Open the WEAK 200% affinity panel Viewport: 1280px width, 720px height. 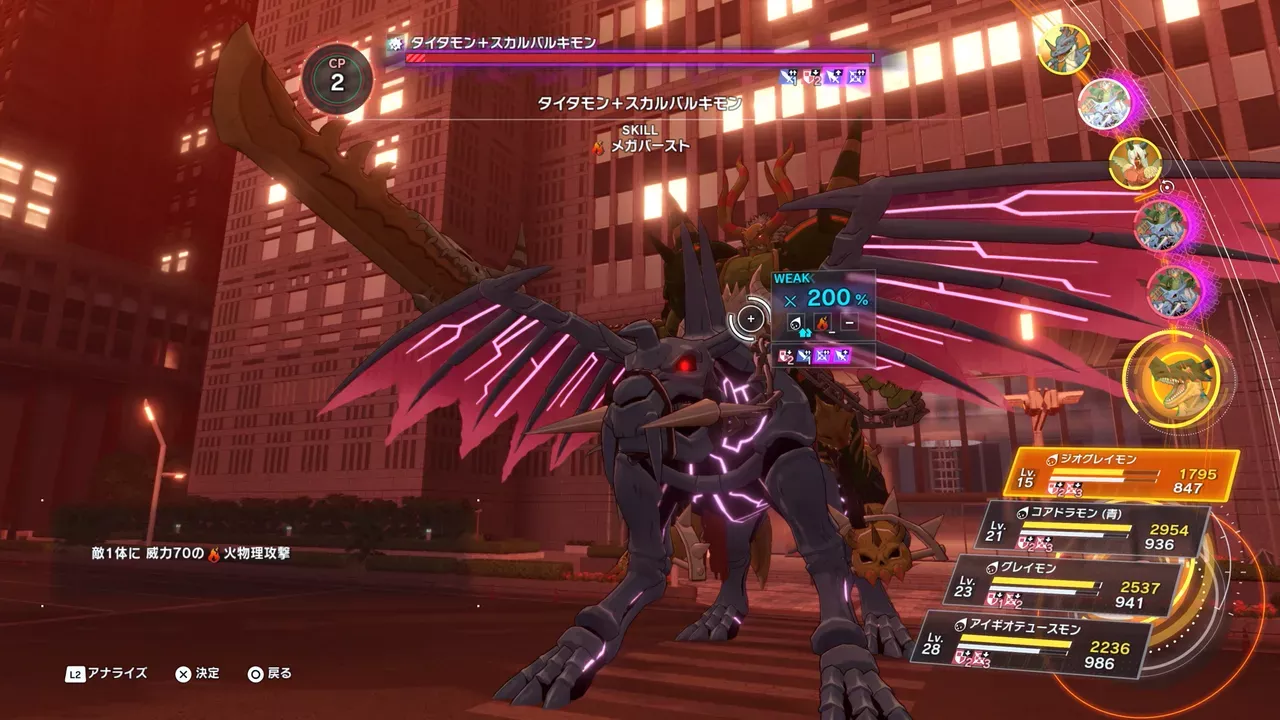coord(825,297)
